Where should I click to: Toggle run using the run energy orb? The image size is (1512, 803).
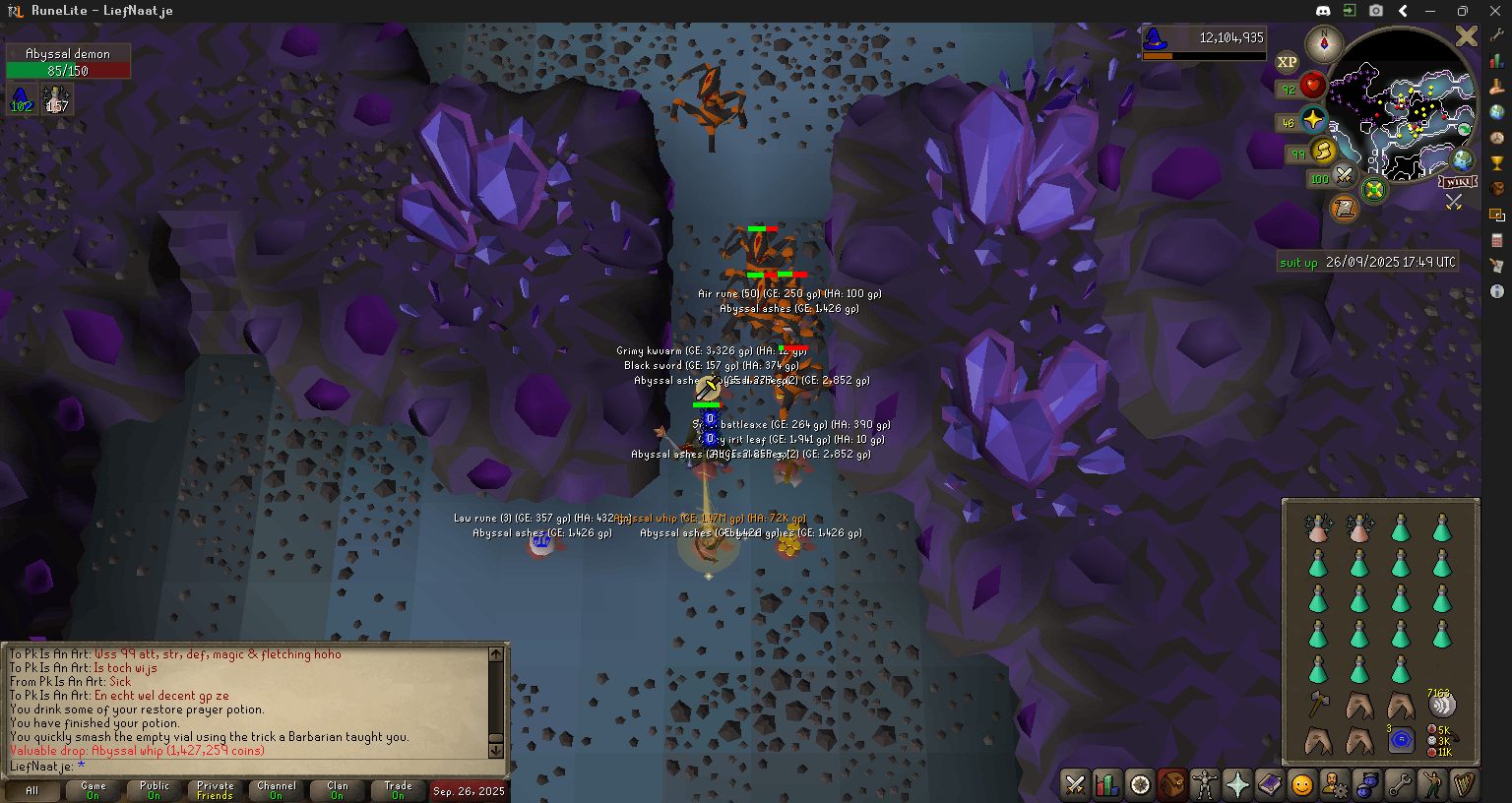[x=1324, y=152]
